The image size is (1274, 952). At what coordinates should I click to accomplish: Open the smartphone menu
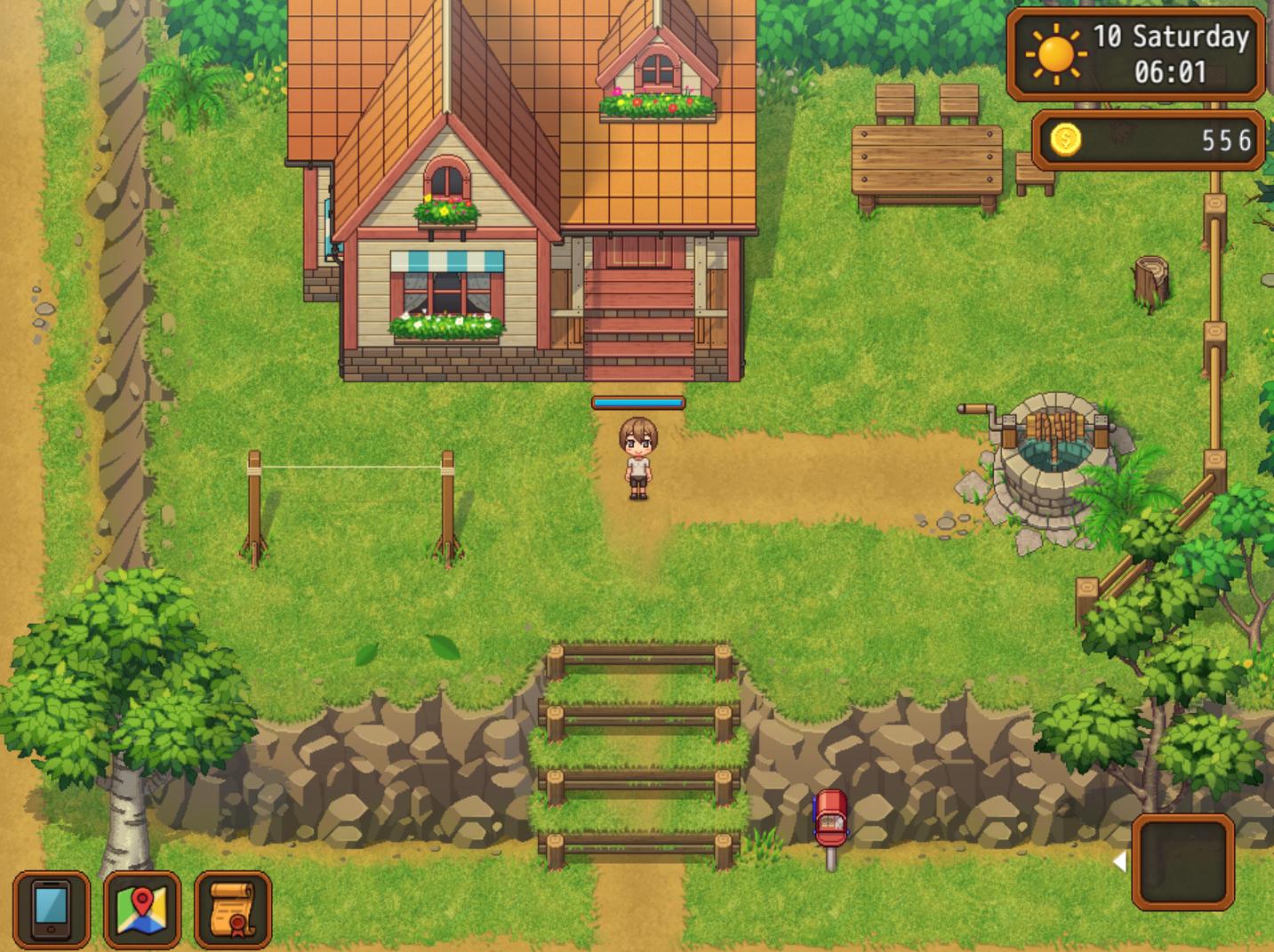click(x=52, y=908)
